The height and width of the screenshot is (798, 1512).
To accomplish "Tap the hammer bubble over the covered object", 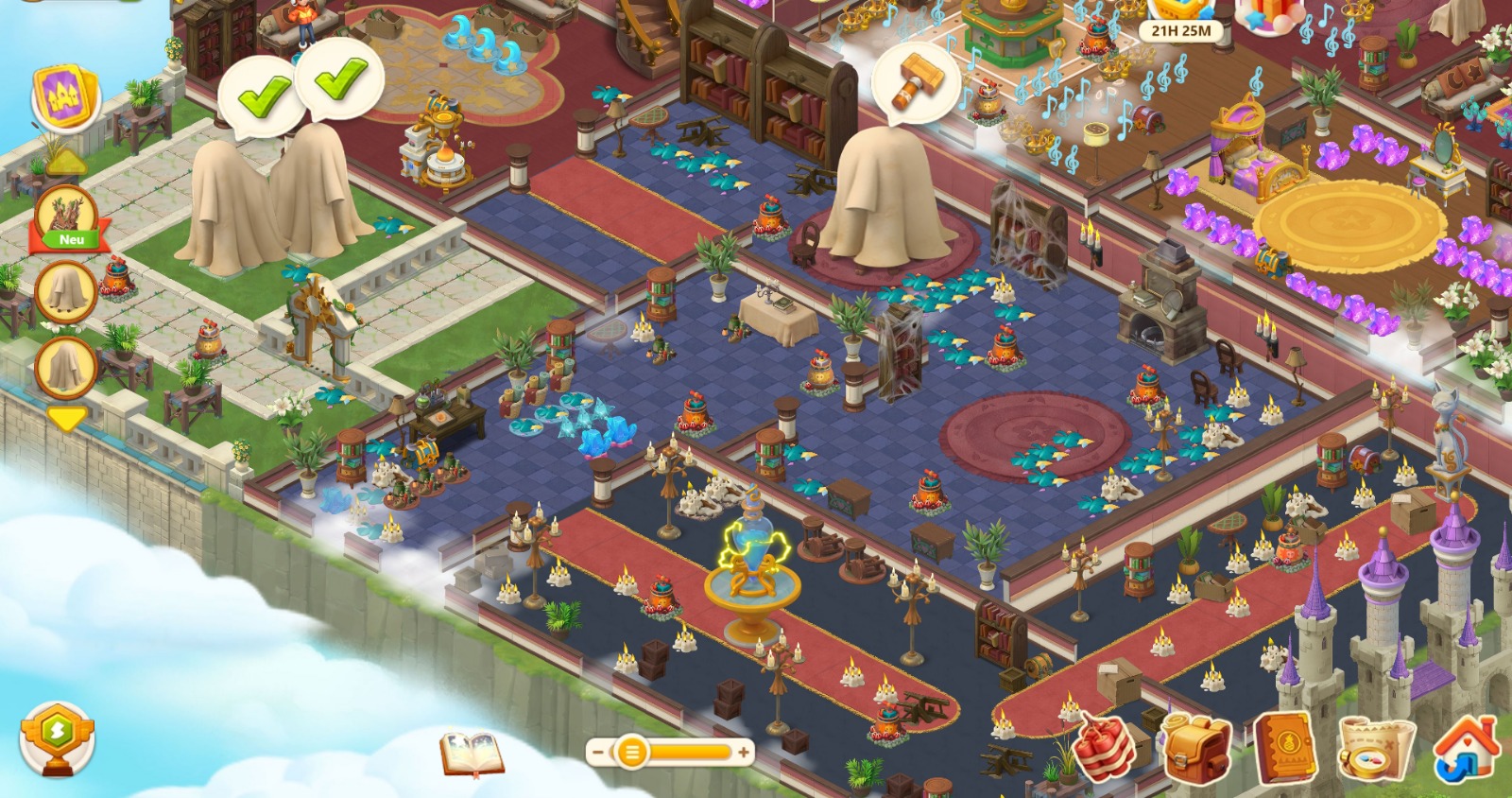I will (915, 82).
